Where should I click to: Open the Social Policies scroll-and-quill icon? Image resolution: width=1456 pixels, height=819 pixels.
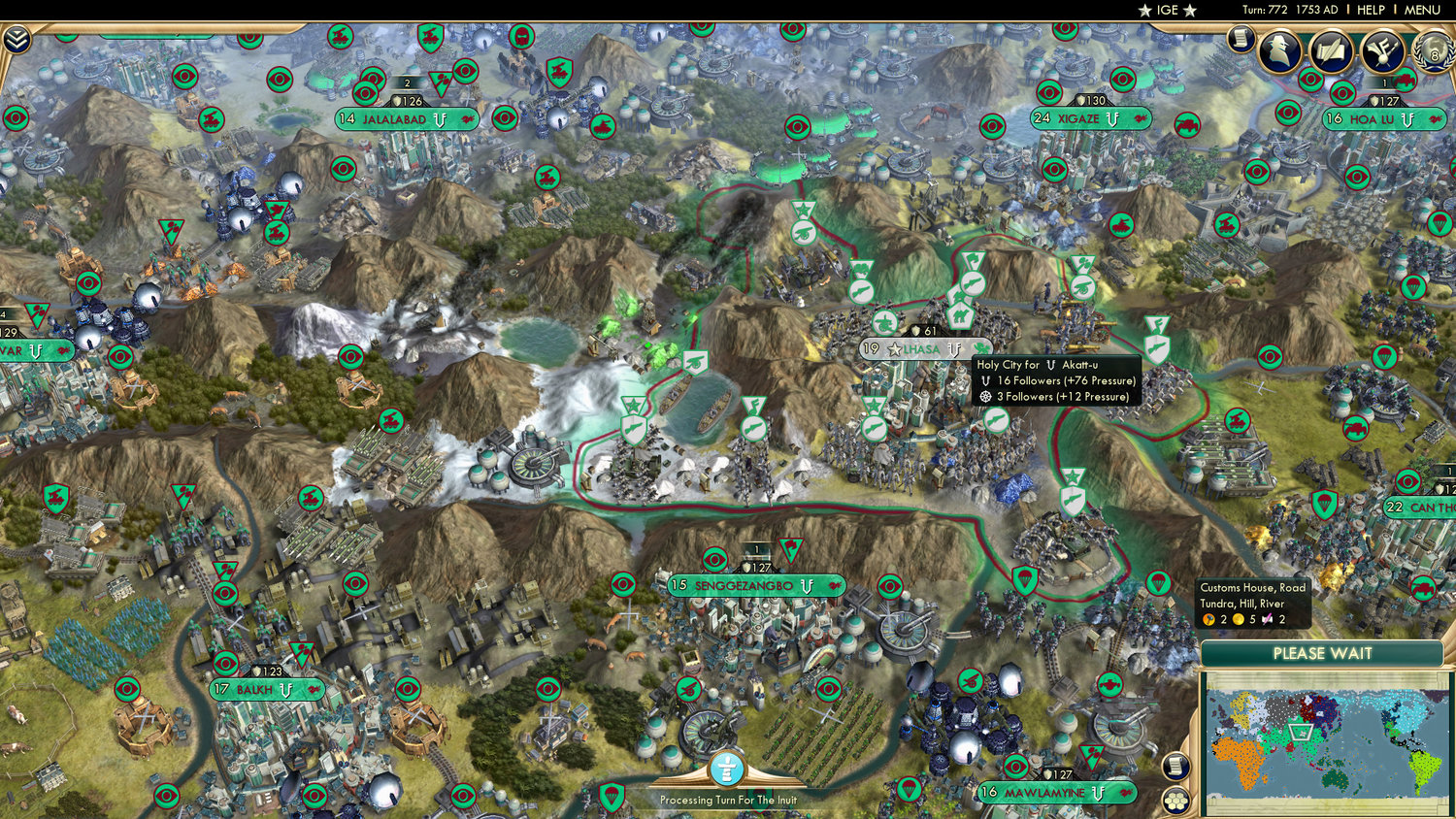pos(1331,52)
